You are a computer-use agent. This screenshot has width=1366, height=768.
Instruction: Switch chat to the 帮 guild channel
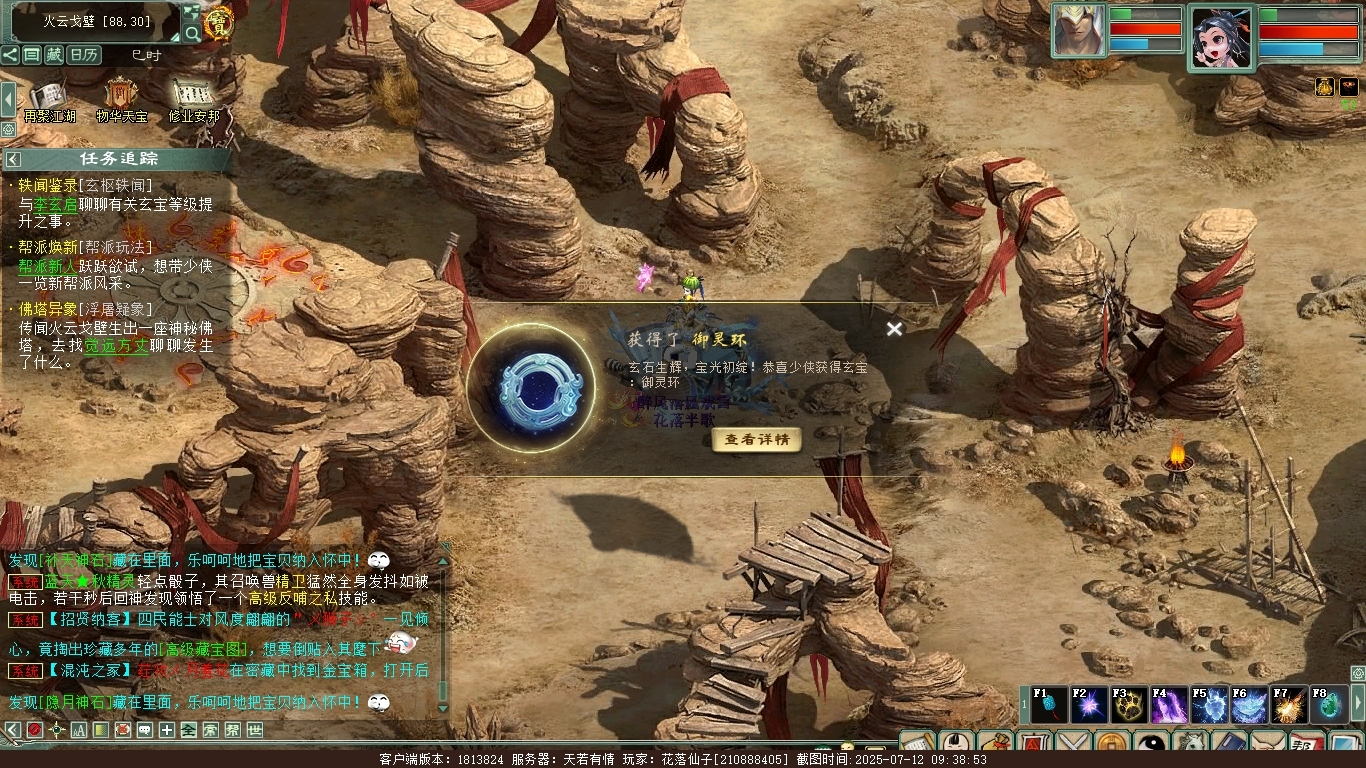point(232,730)
